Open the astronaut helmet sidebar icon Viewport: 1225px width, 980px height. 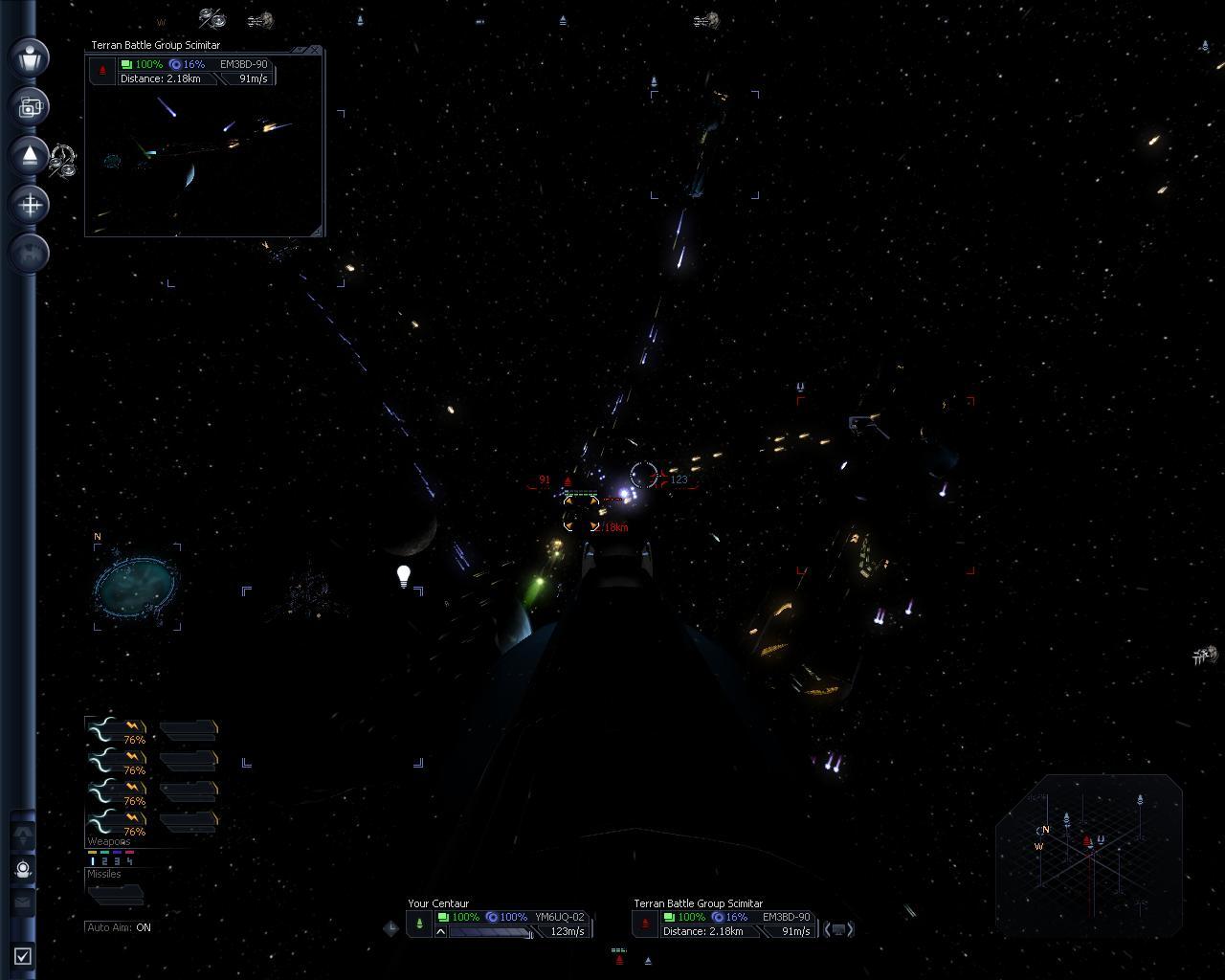coord(23,869)
